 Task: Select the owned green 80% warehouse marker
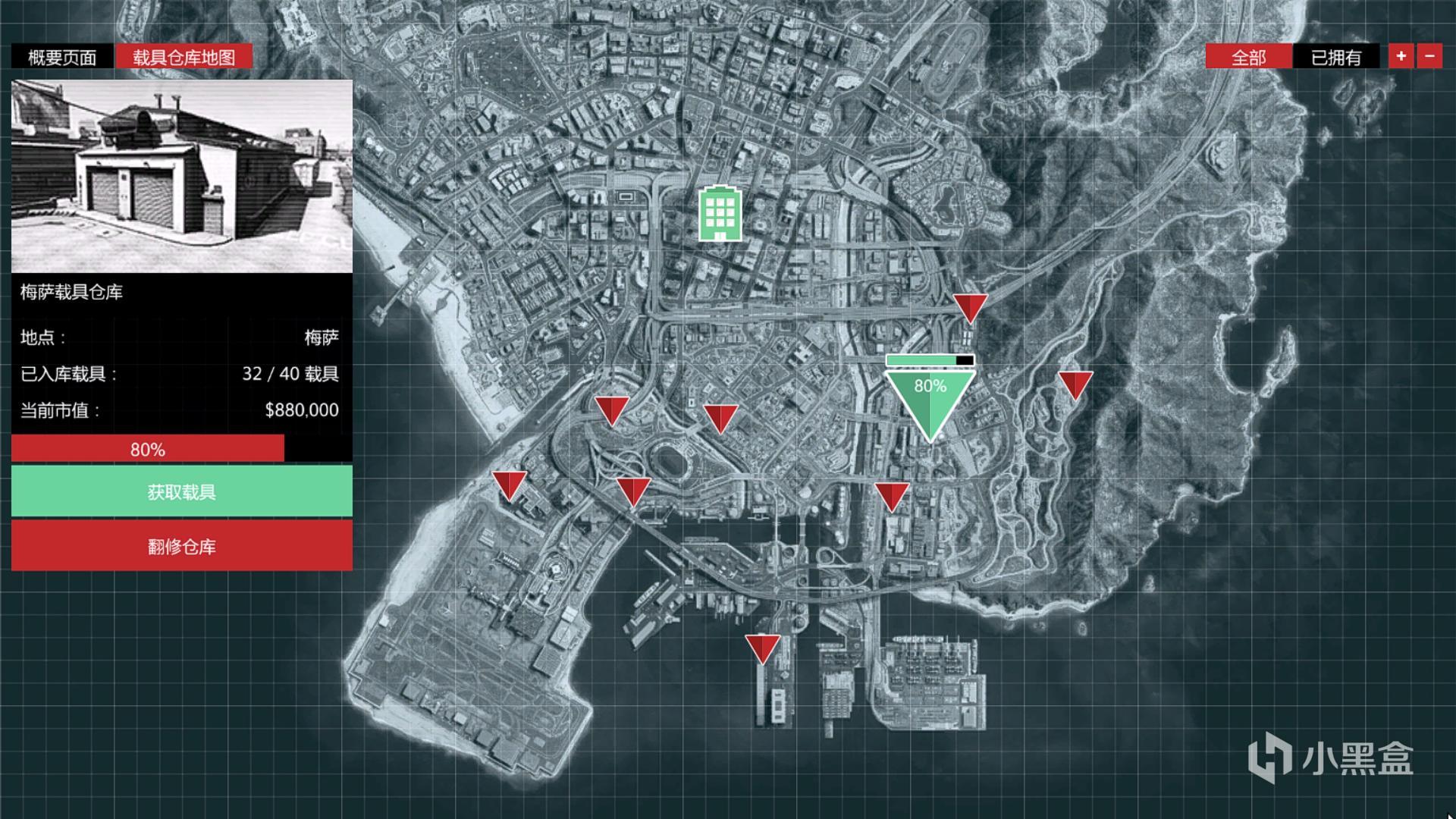click(930, 398)
